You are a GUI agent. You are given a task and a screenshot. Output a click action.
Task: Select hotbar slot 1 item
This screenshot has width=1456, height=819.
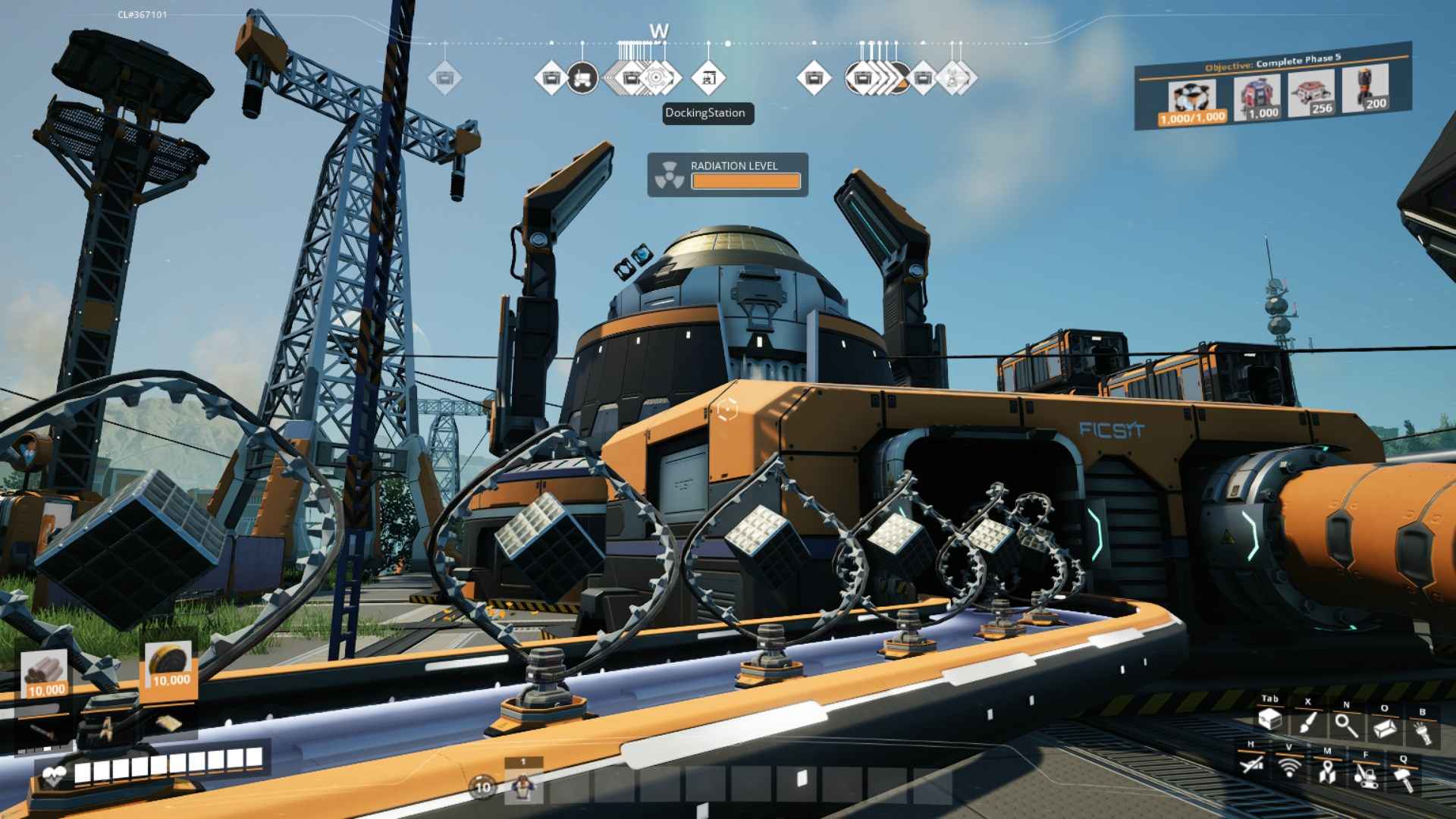pos(522,786)
